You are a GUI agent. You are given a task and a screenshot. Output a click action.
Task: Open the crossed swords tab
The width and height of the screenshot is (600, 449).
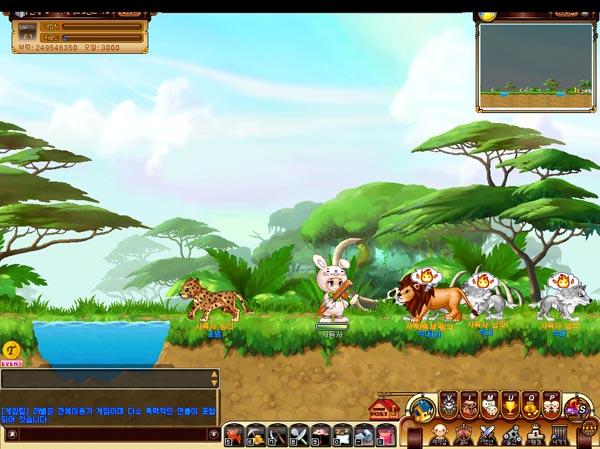pos(487,434)
